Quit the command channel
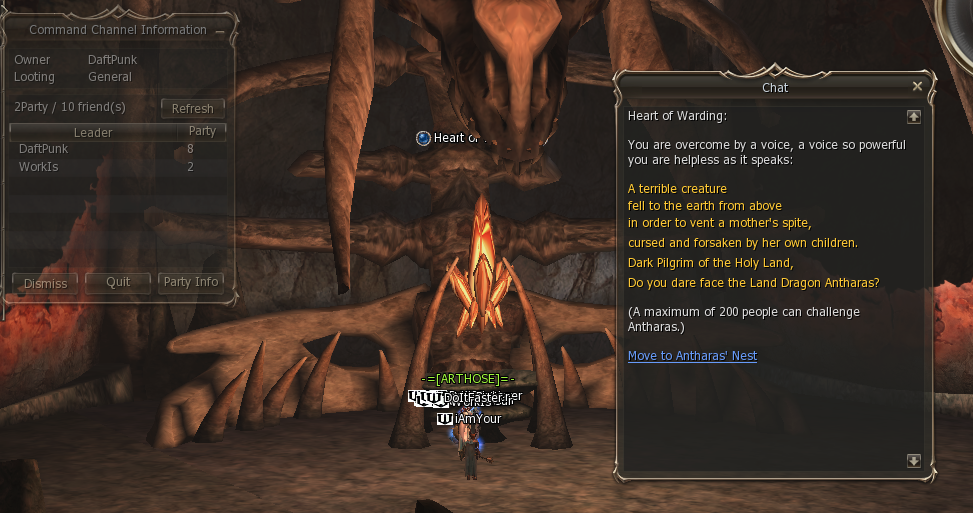The width and height of the screenshot is (973, 513). click(x=118, y=282)
